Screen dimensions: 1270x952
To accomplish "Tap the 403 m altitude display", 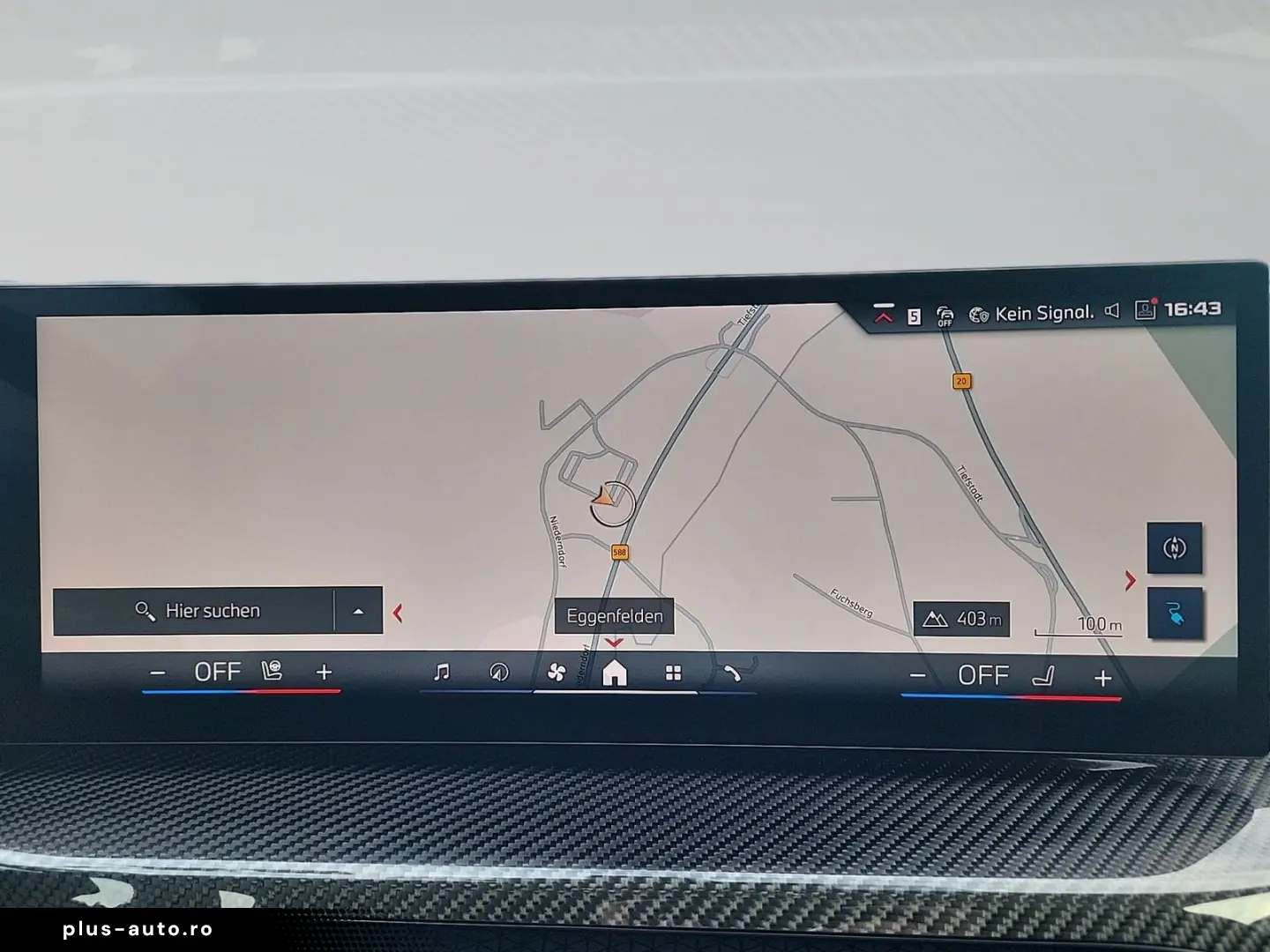I will coord(963,618).
